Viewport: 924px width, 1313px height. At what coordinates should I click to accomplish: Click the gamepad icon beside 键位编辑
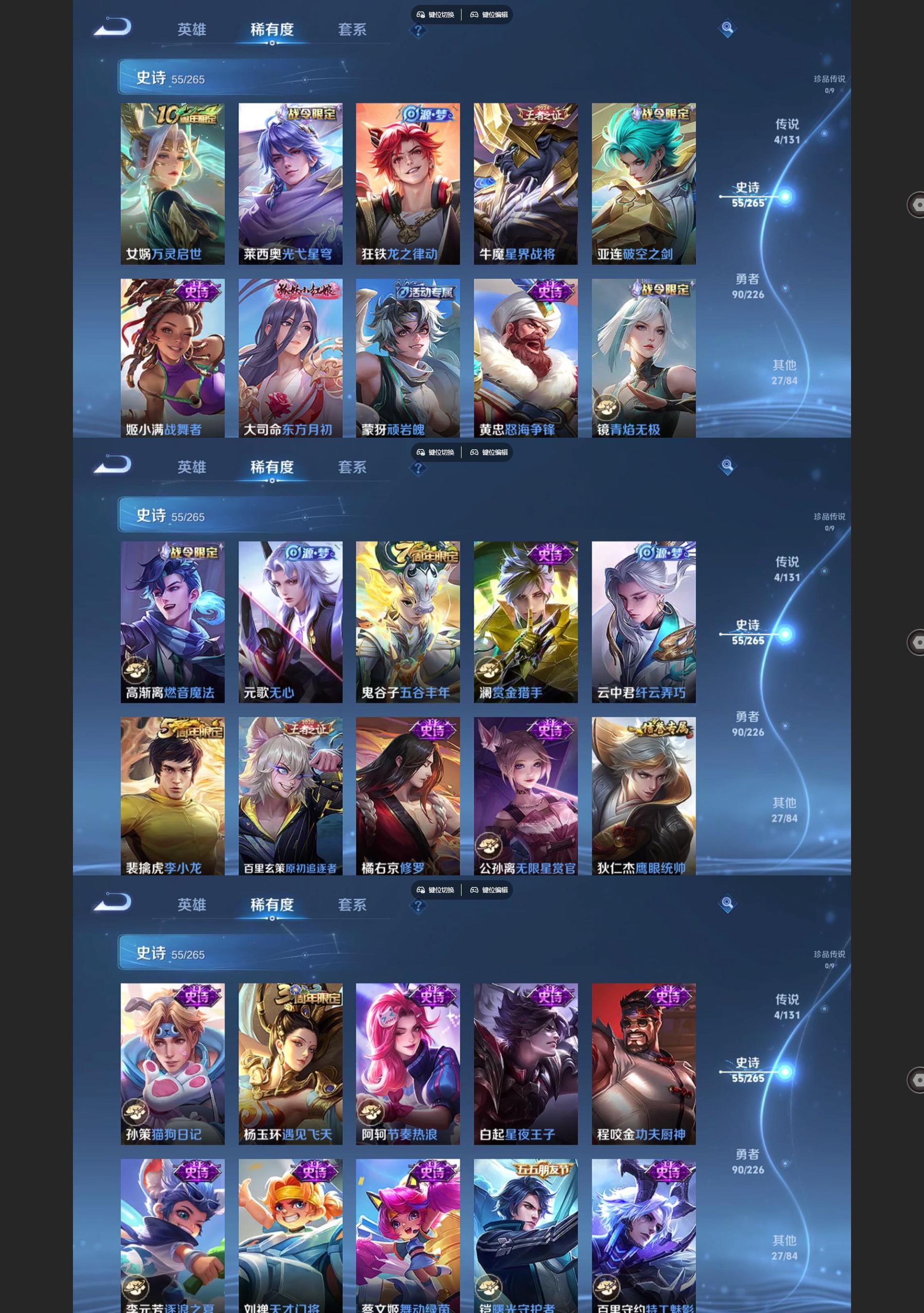[x=475, y=16]
